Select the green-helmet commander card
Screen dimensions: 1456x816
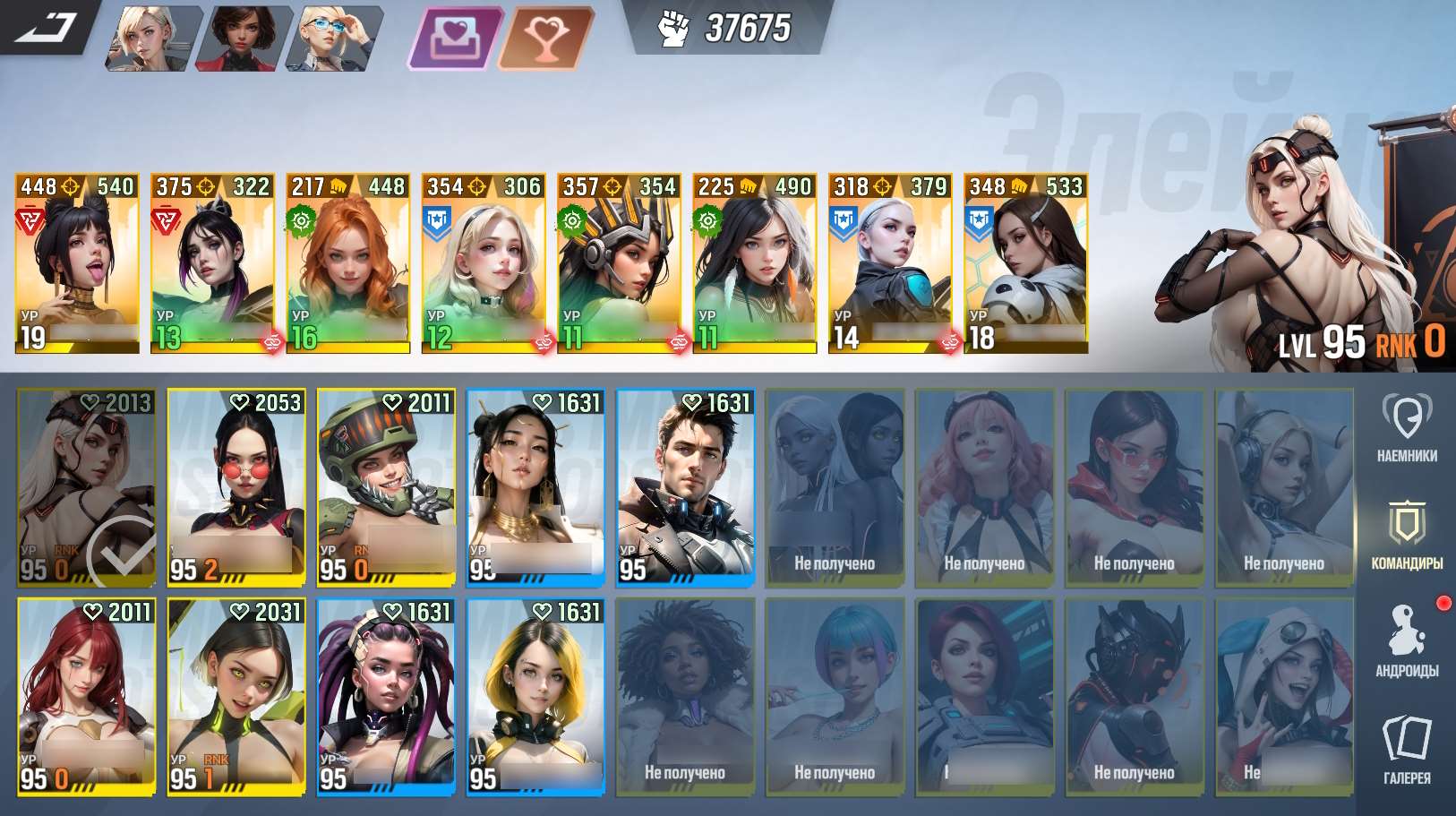pos(386,487)
